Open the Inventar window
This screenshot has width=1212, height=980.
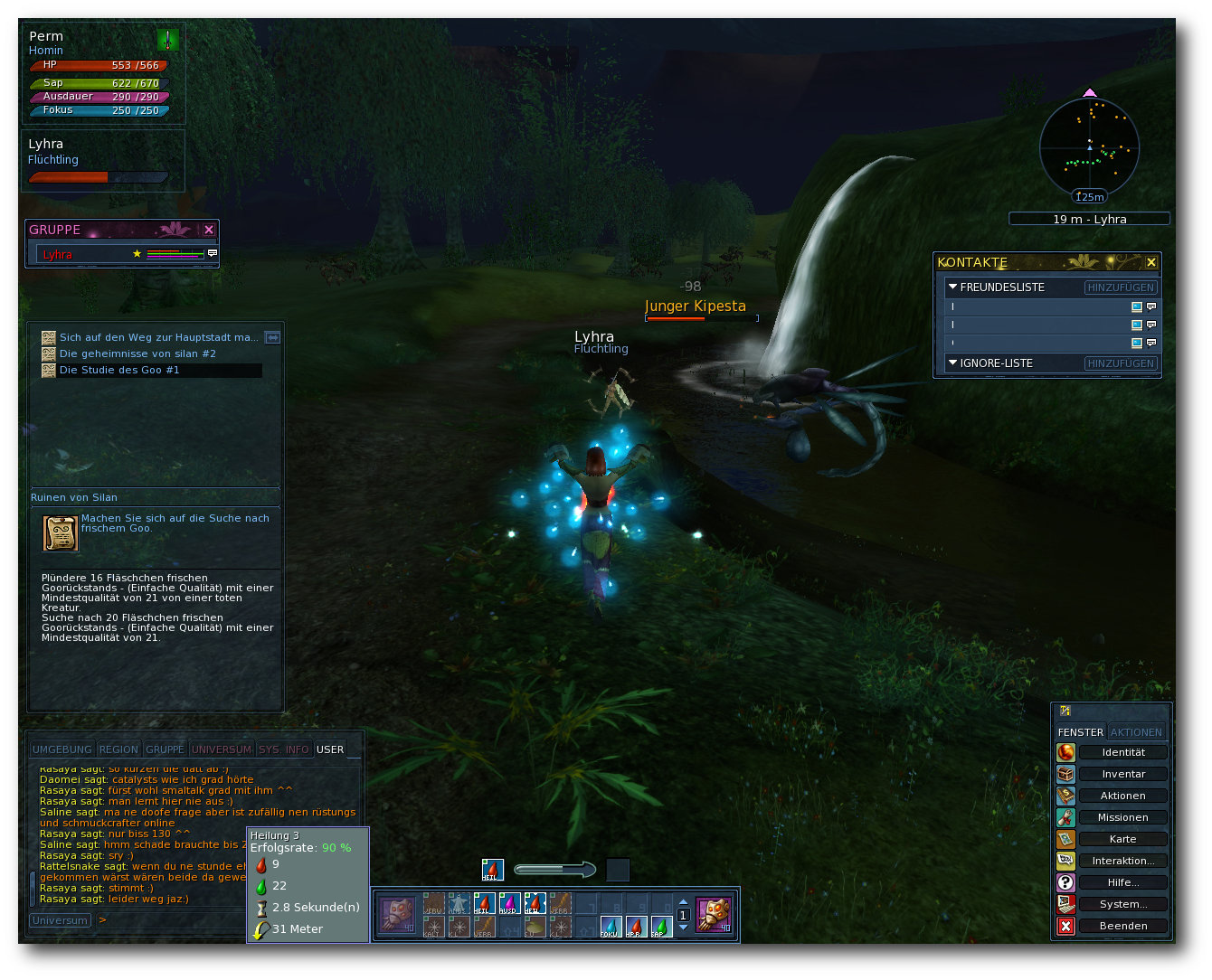coord(1122,774)
